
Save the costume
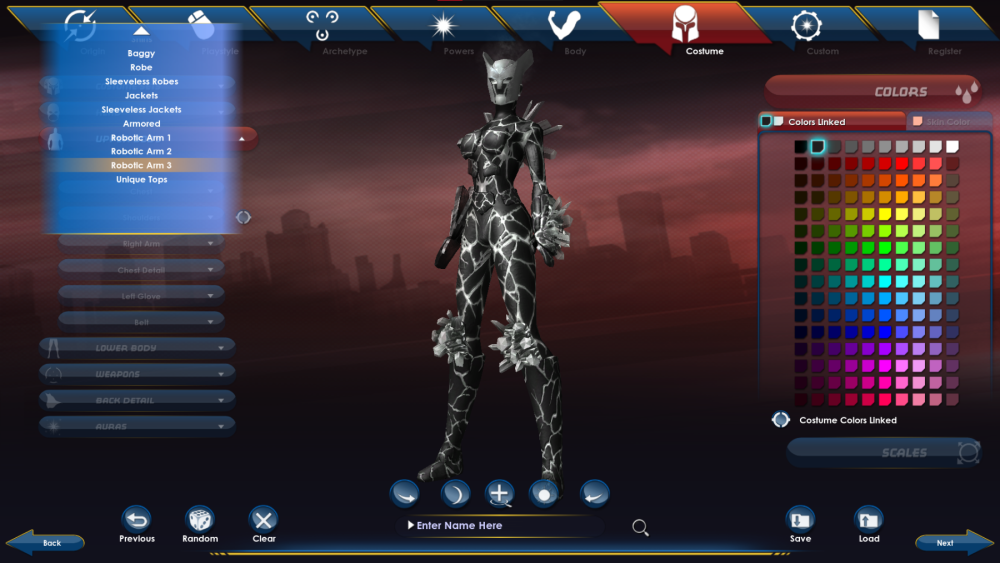pyautogui.click(x=800, y=520)
